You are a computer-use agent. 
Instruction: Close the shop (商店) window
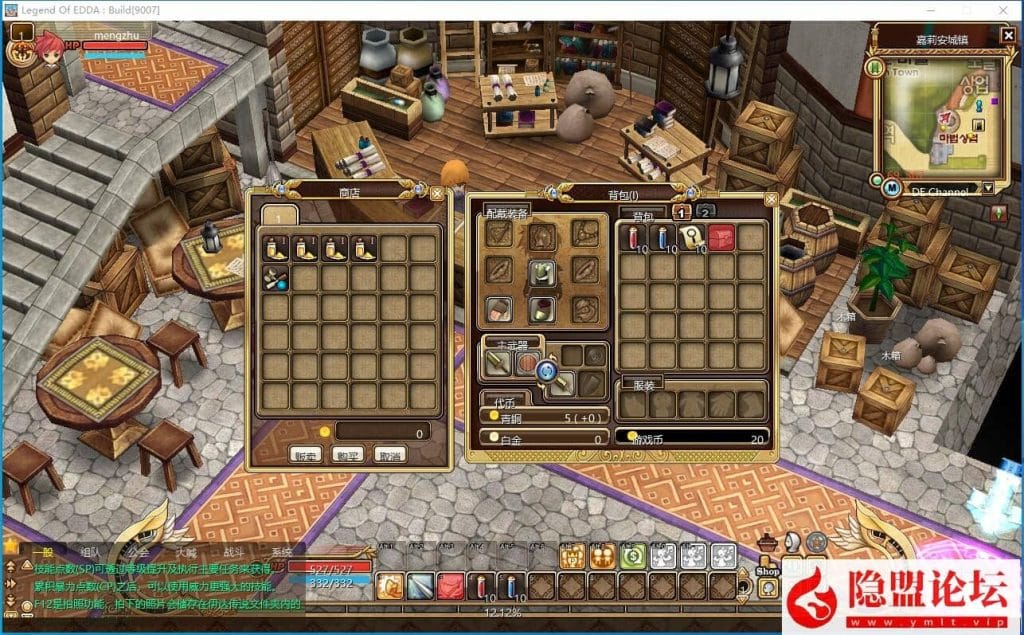point(437,193)
